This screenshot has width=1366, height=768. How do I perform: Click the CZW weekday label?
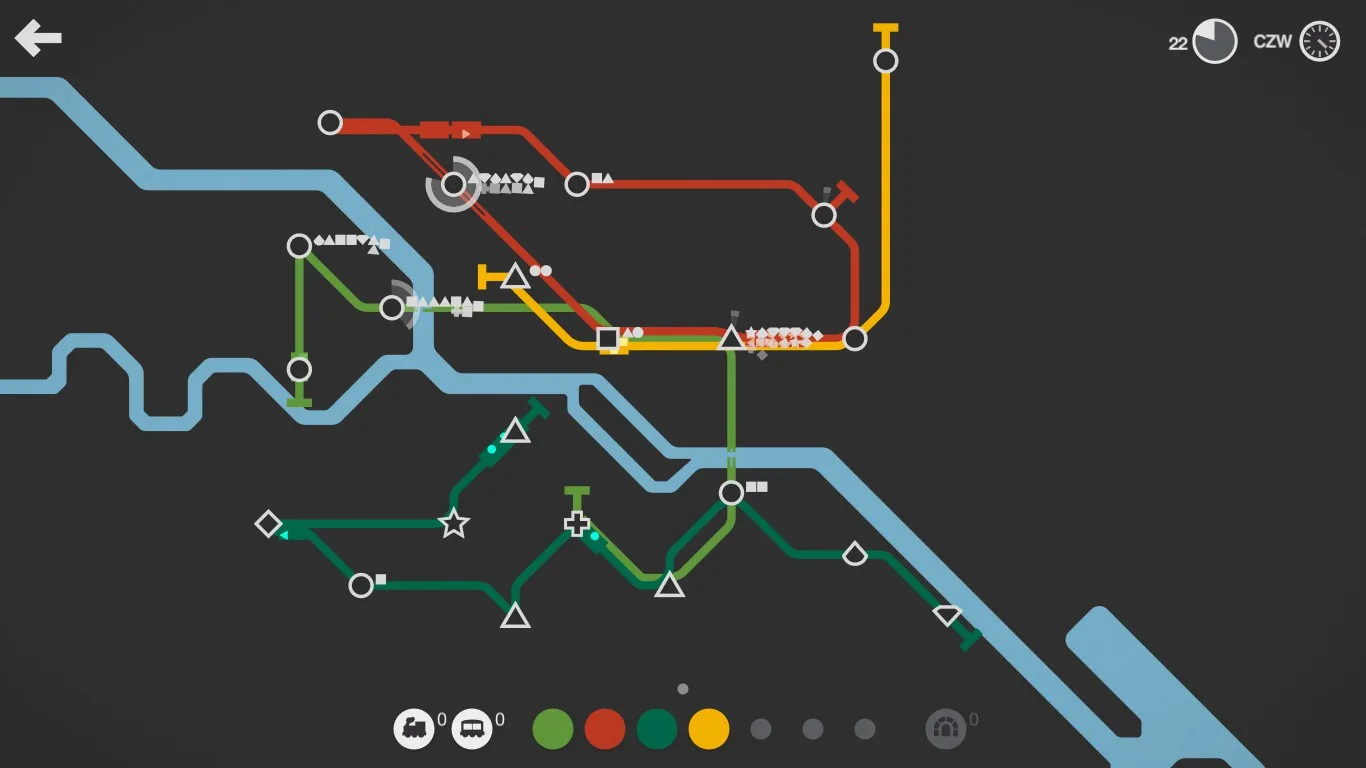1272,43
